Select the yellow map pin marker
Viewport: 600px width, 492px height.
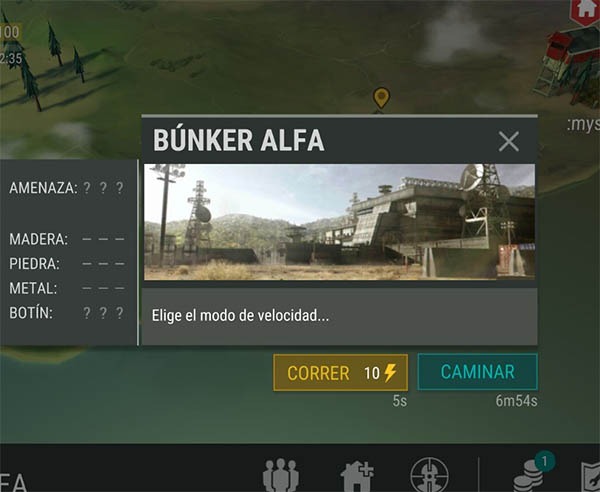coord(380,98)
